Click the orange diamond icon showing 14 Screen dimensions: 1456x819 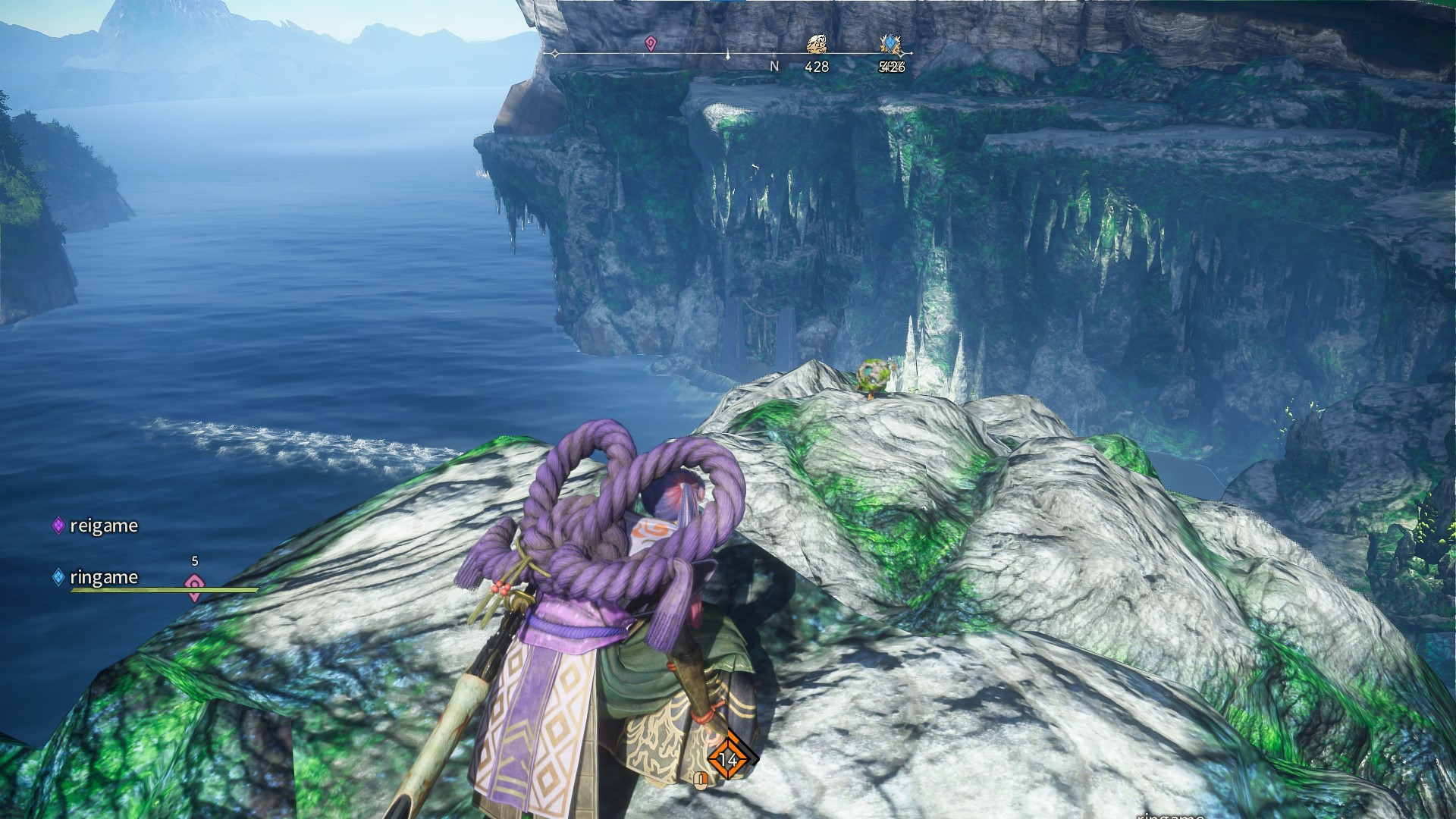pyautogui.click(x=730, y=759)
